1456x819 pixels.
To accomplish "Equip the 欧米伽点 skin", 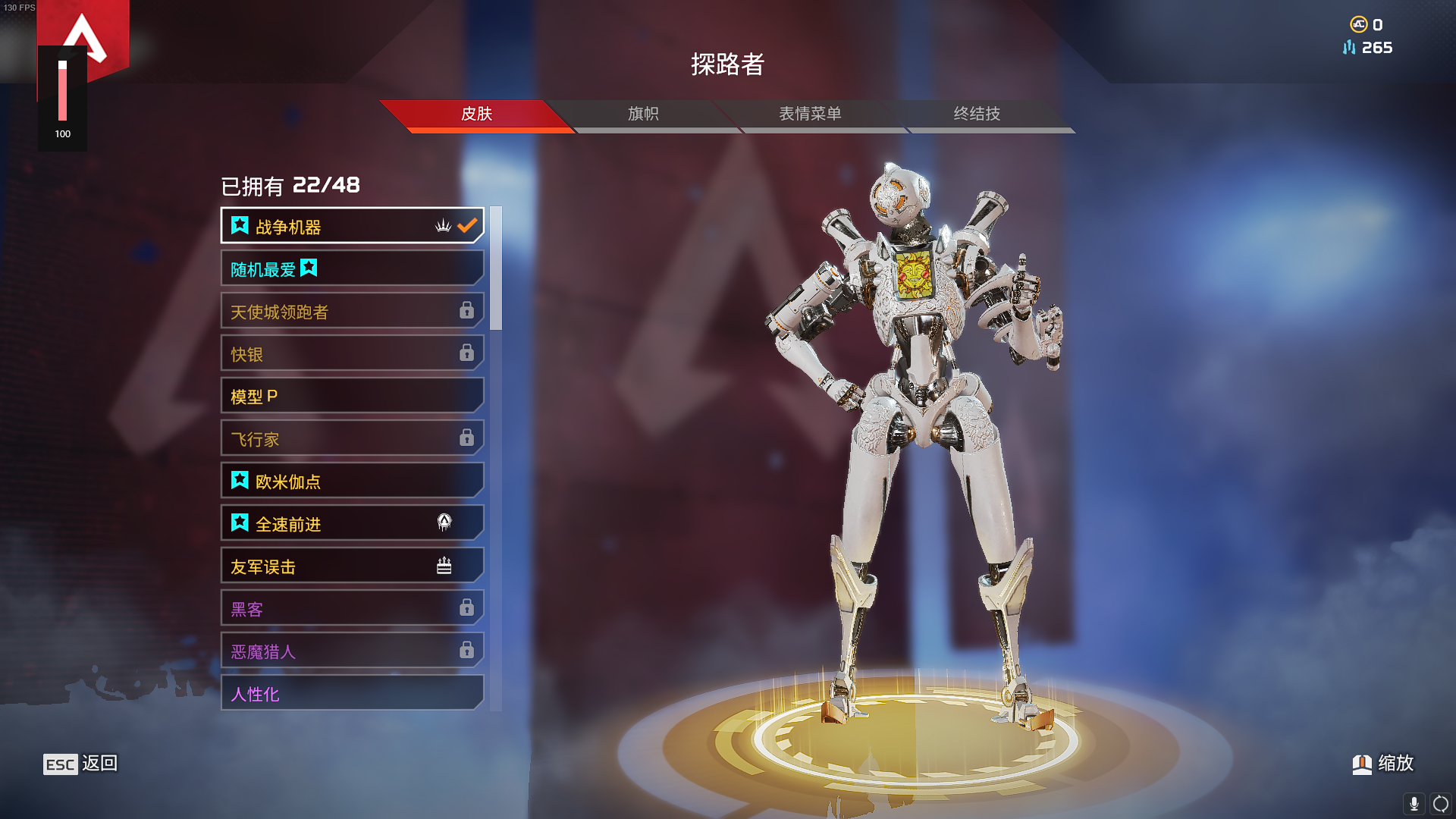I will click(352, 481).
